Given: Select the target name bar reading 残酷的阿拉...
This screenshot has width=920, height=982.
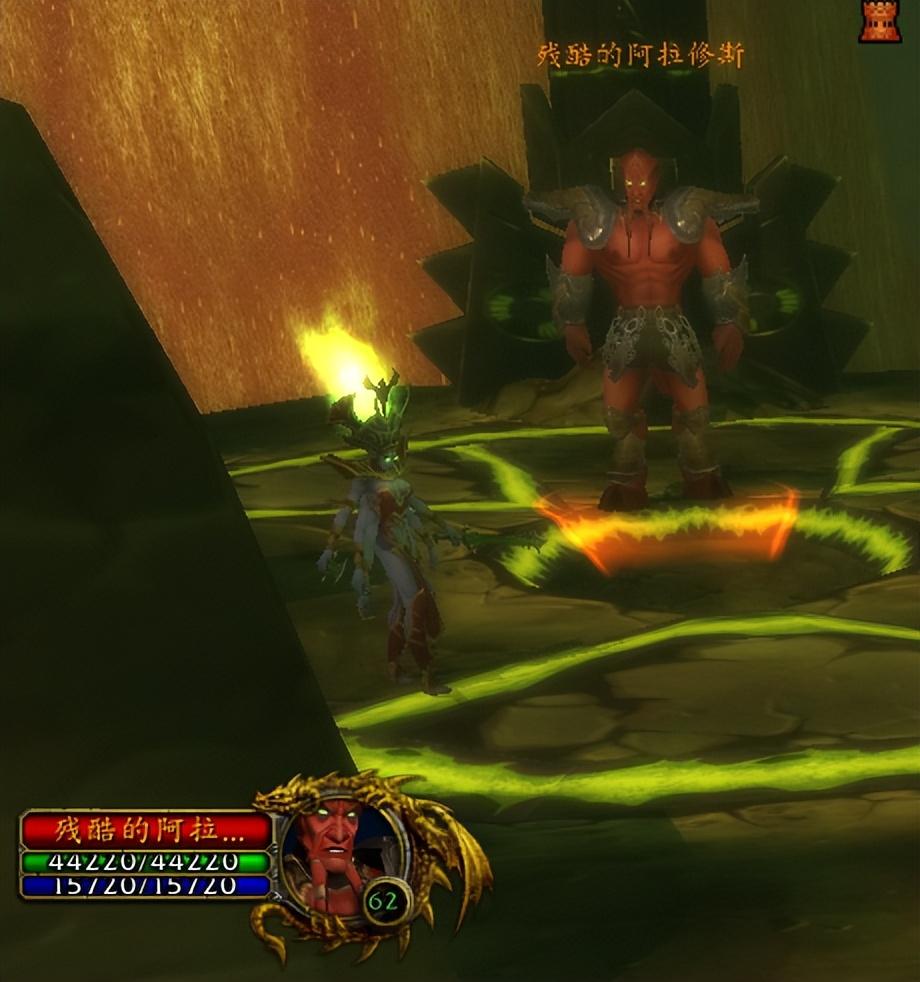Looking at the screenshot, I should (x=147, y=830).
